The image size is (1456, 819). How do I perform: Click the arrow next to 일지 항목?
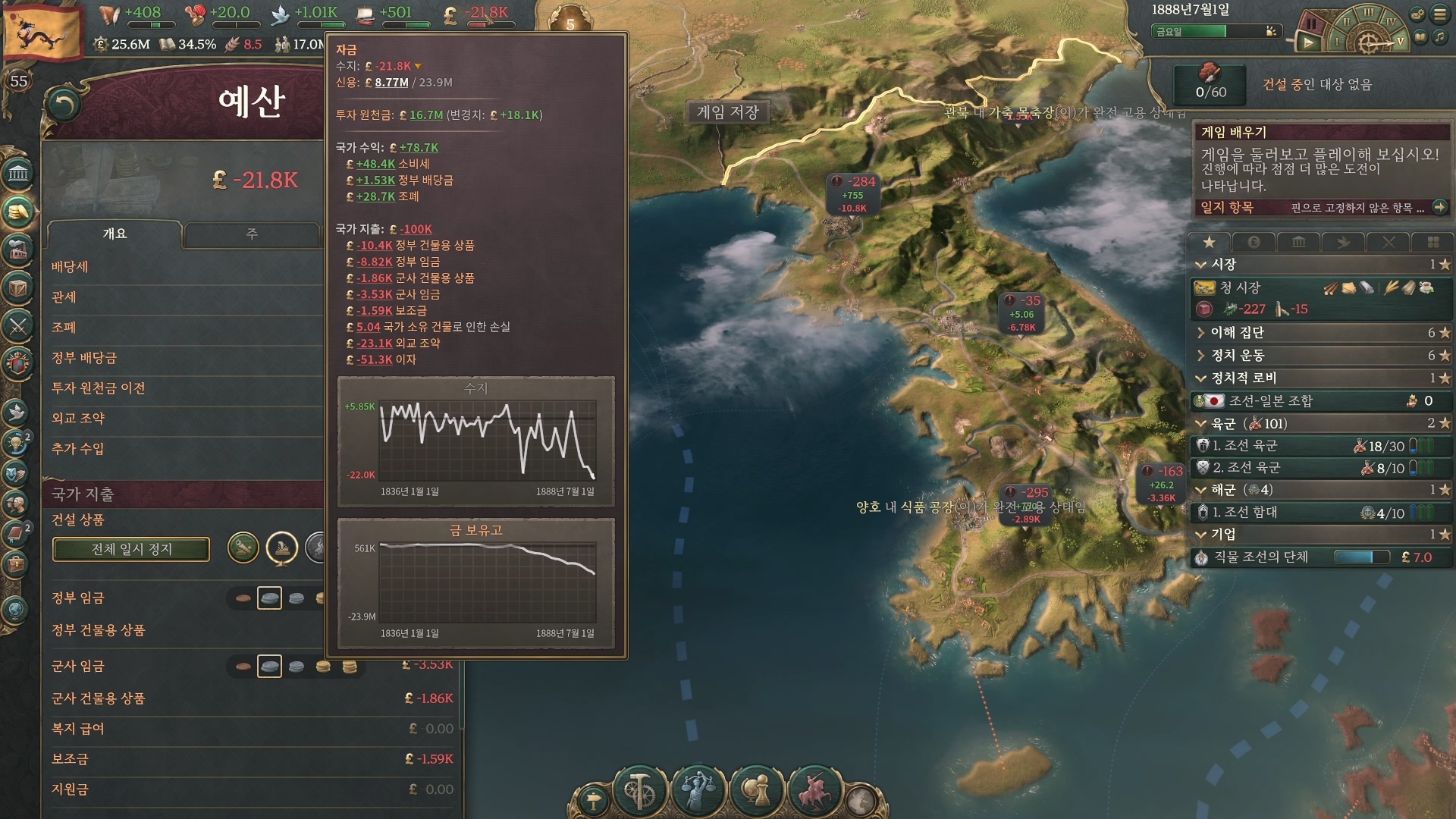tap(1439, 207)
